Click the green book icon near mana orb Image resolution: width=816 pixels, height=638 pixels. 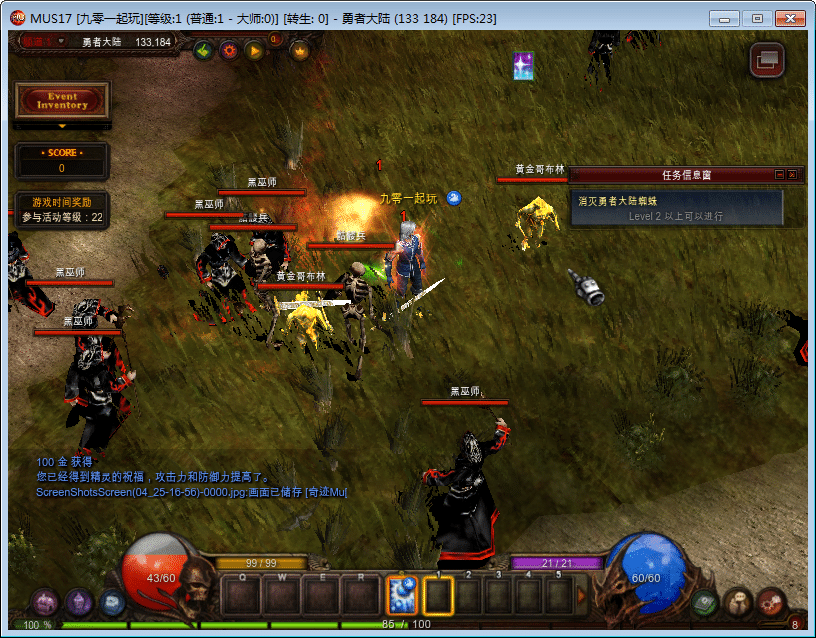click(x=706, y=602)
